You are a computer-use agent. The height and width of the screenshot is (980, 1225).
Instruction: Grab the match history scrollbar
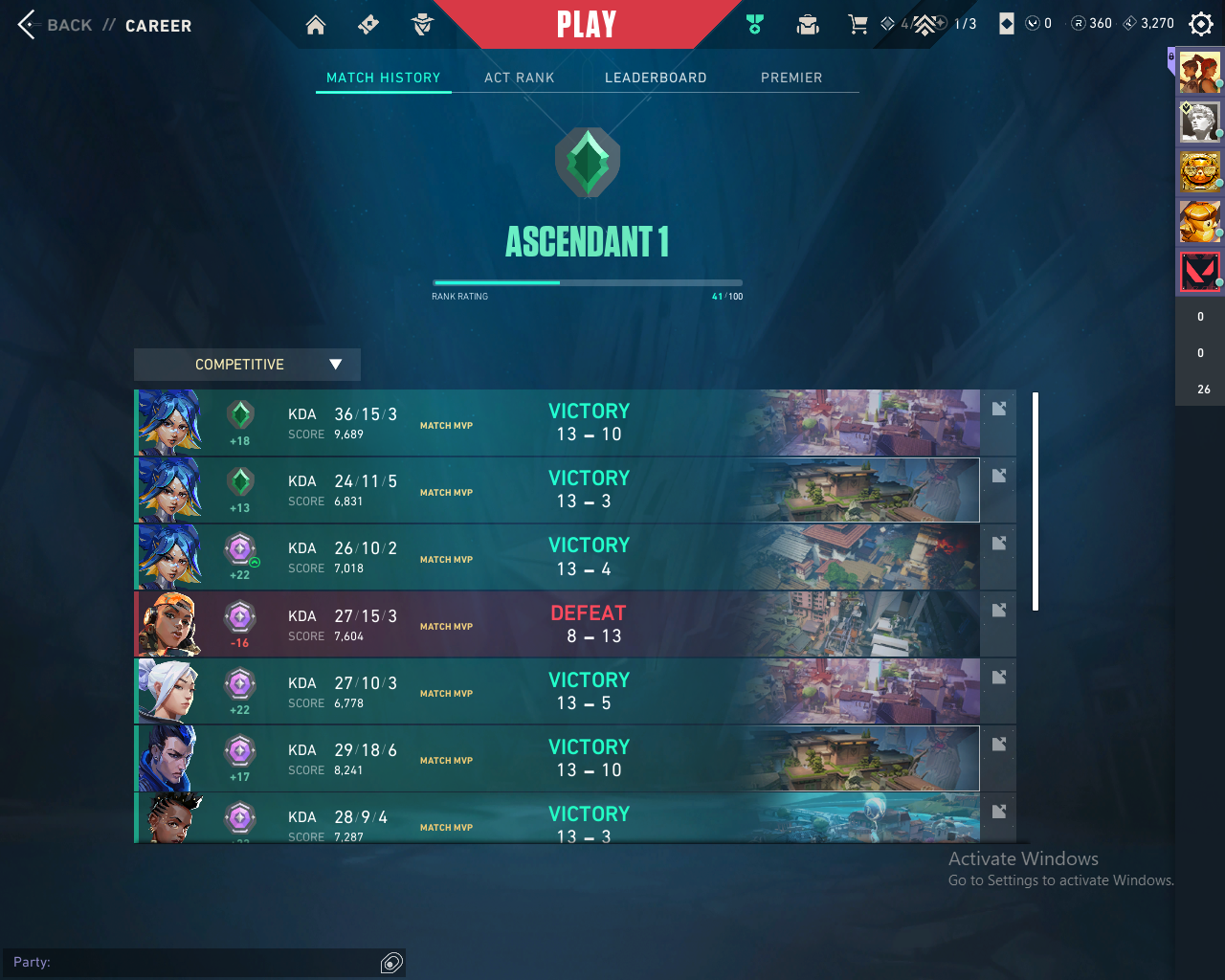(1036, 501)
